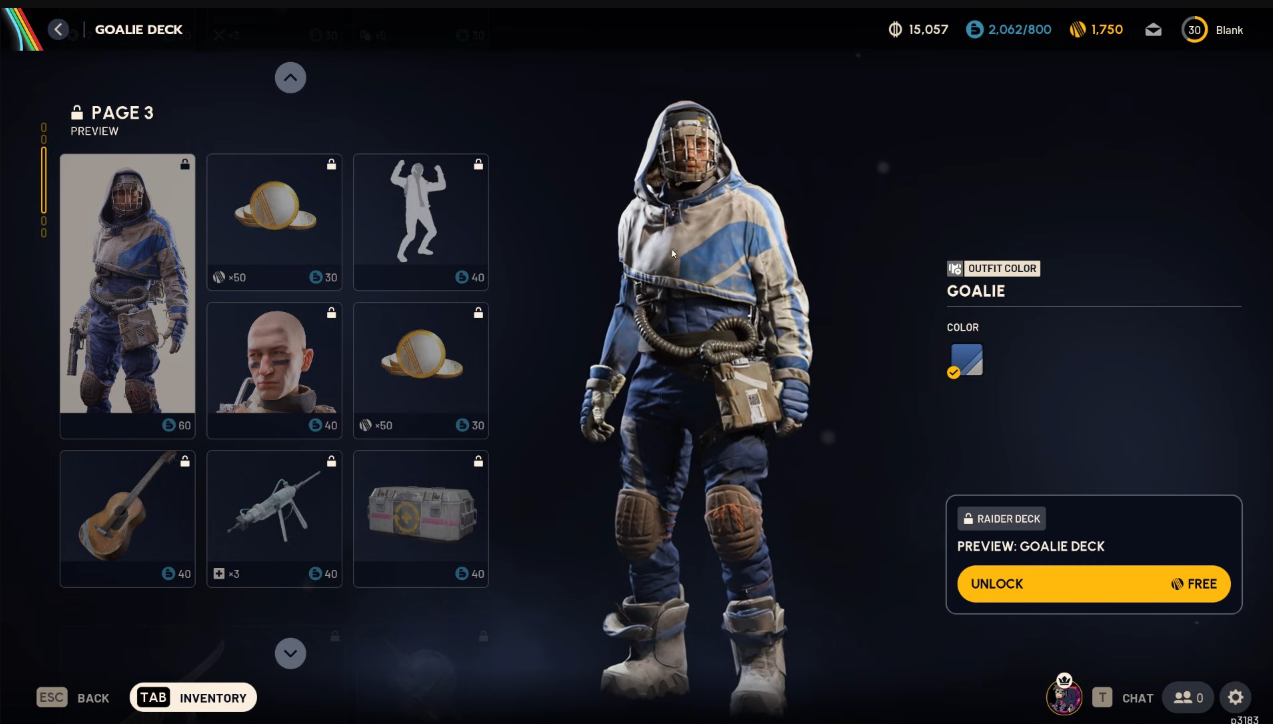Open the party members button

coord(1187,698)
